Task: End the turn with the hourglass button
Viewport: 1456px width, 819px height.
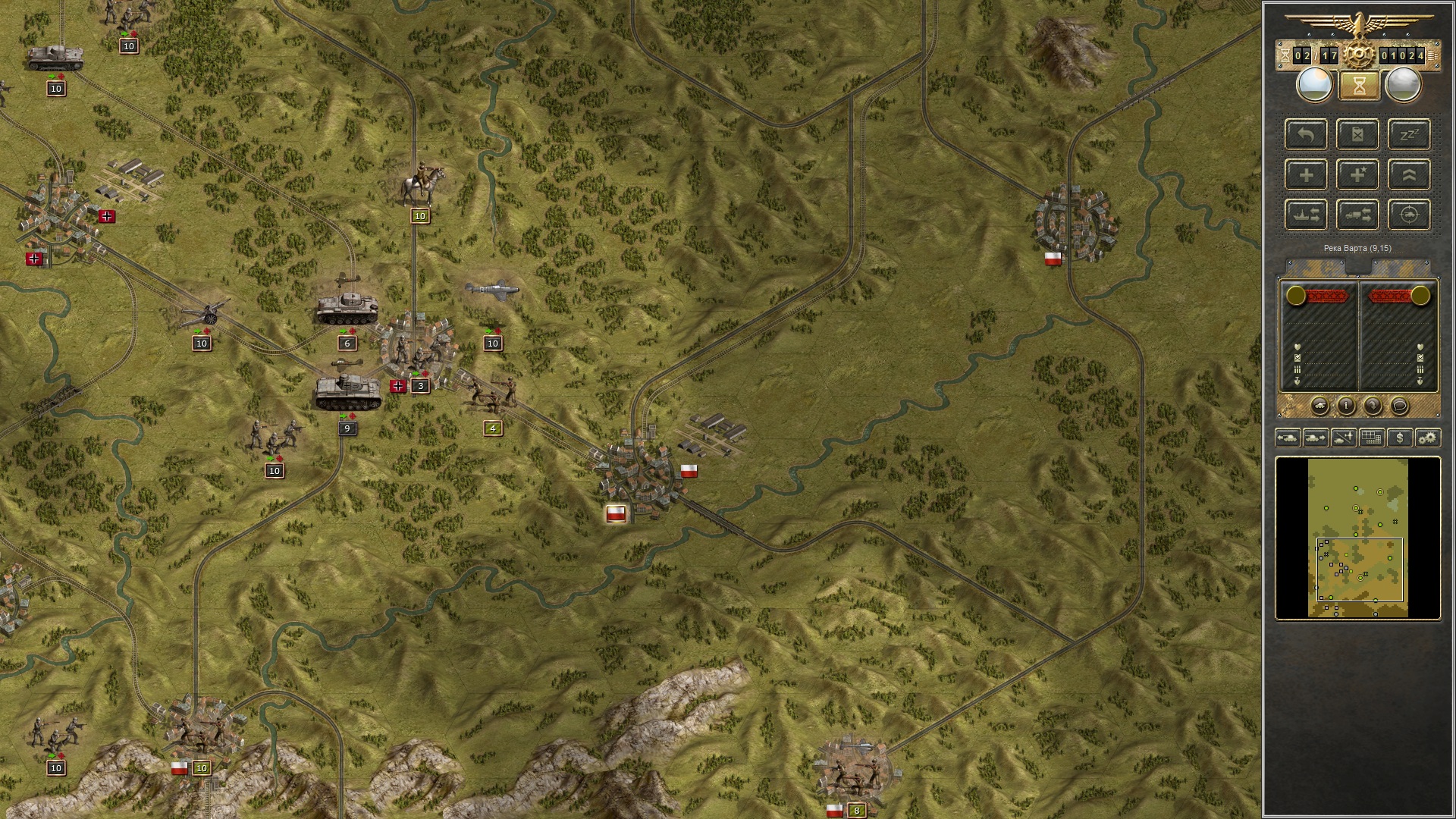Action: tap(1359, 86)
